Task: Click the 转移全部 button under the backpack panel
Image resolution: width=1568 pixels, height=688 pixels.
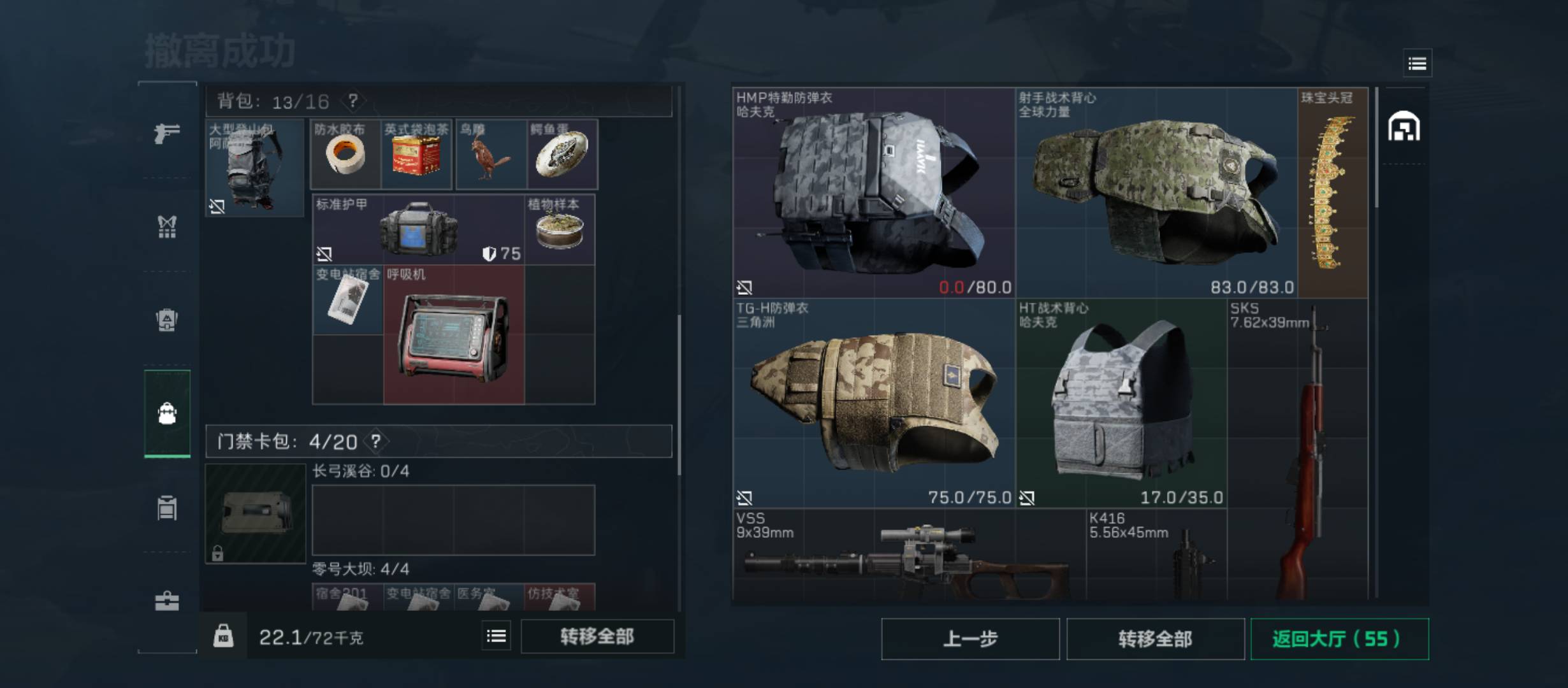Action: point(597,636)
